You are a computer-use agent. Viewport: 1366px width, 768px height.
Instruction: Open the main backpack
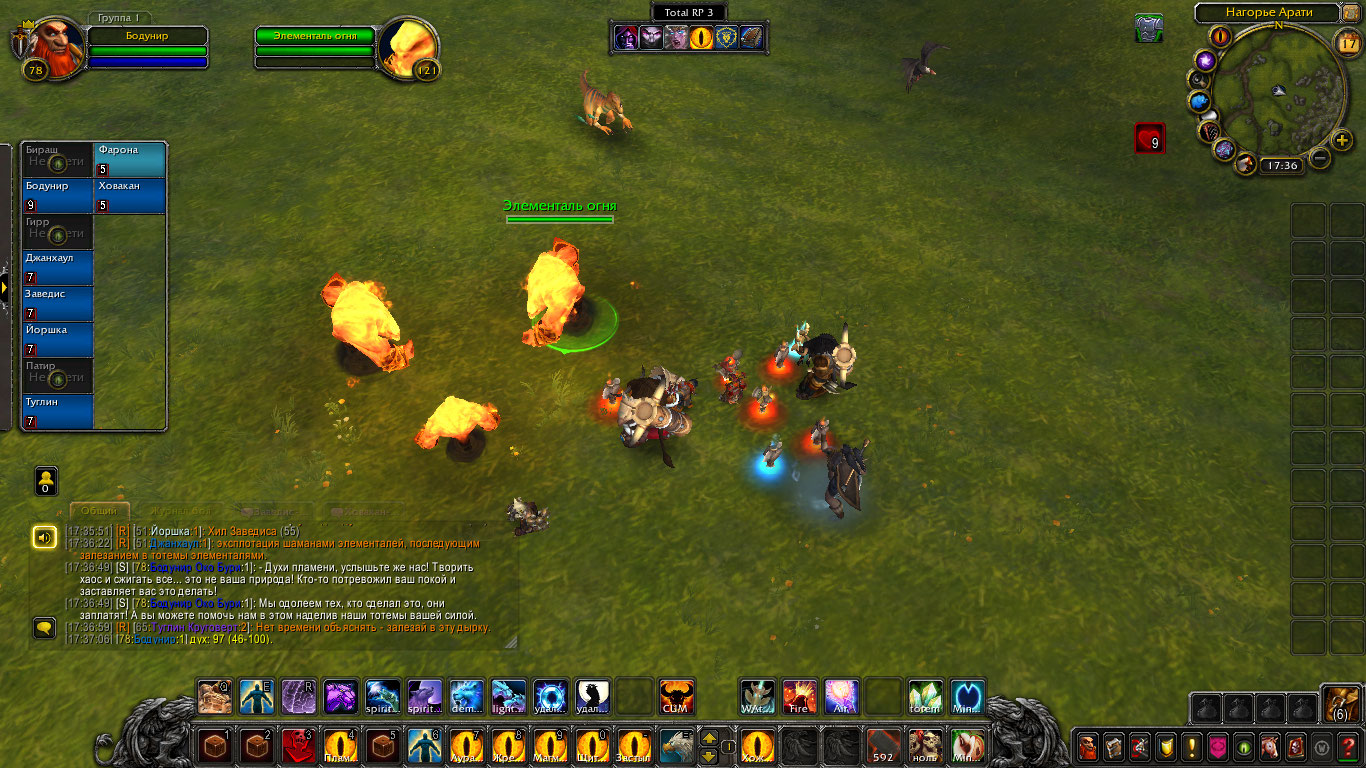[1340, 705]
